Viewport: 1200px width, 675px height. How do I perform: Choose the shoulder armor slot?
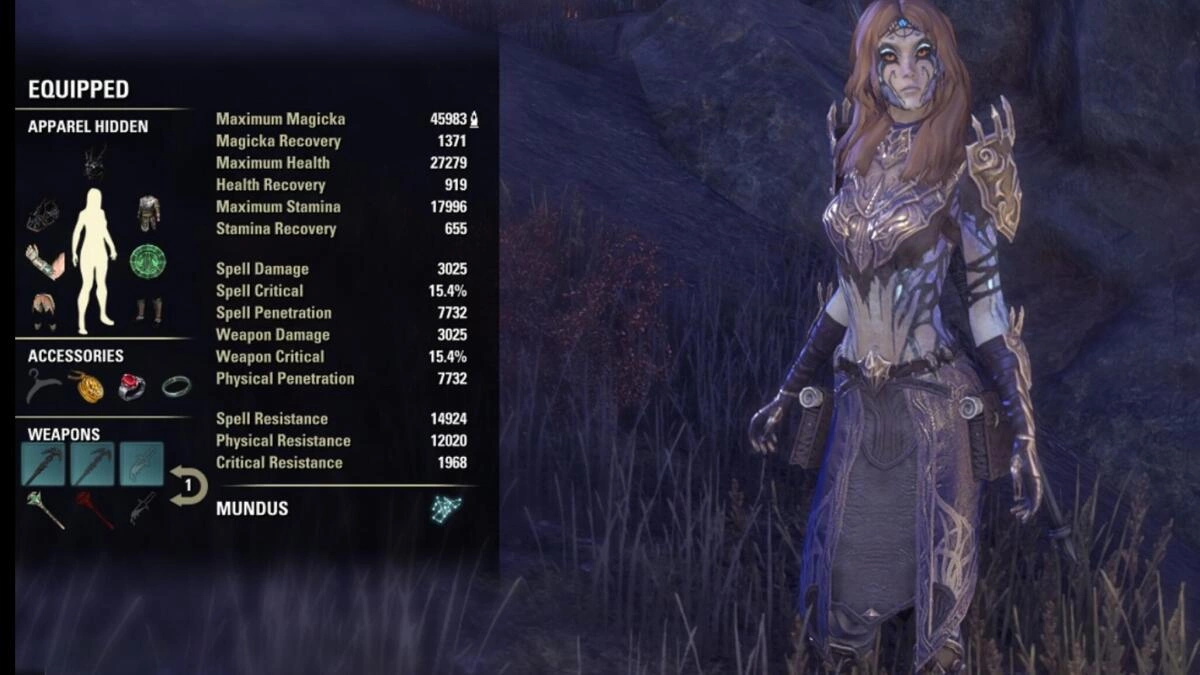[41, 215]
